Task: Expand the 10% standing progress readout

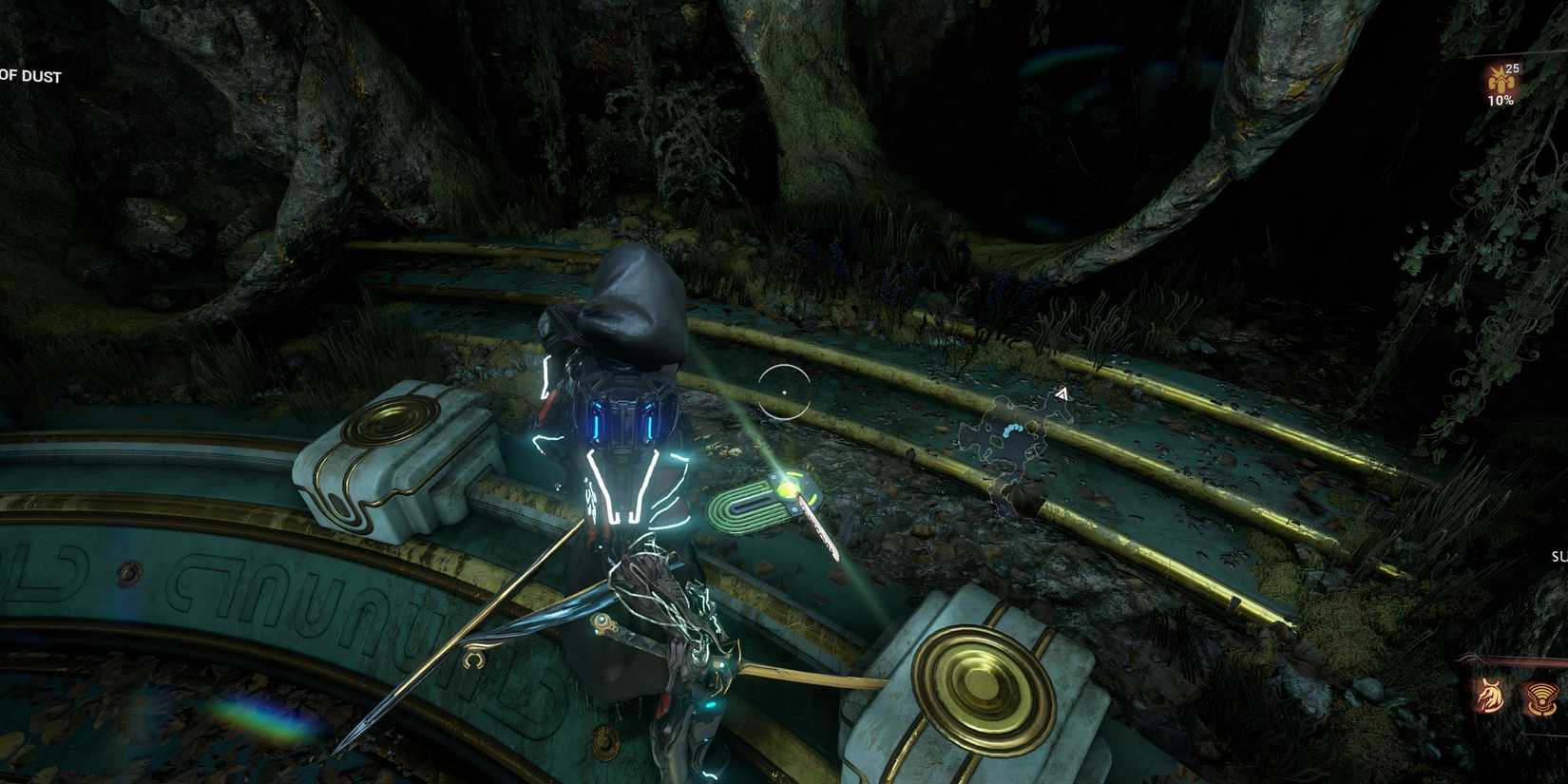Action: pyautogui.click(x=1500, y=101)
